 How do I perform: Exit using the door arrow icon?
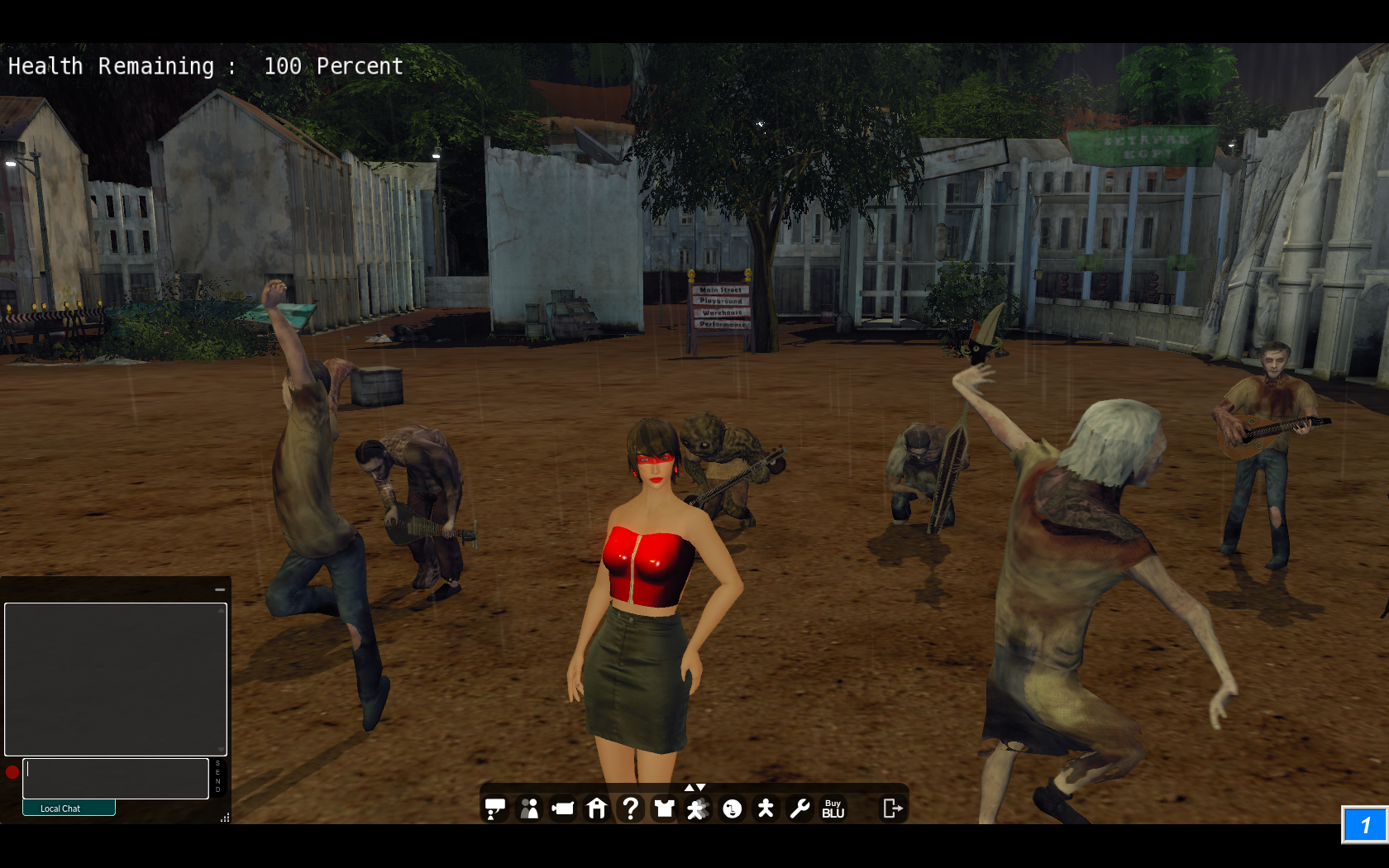(892, 808)
